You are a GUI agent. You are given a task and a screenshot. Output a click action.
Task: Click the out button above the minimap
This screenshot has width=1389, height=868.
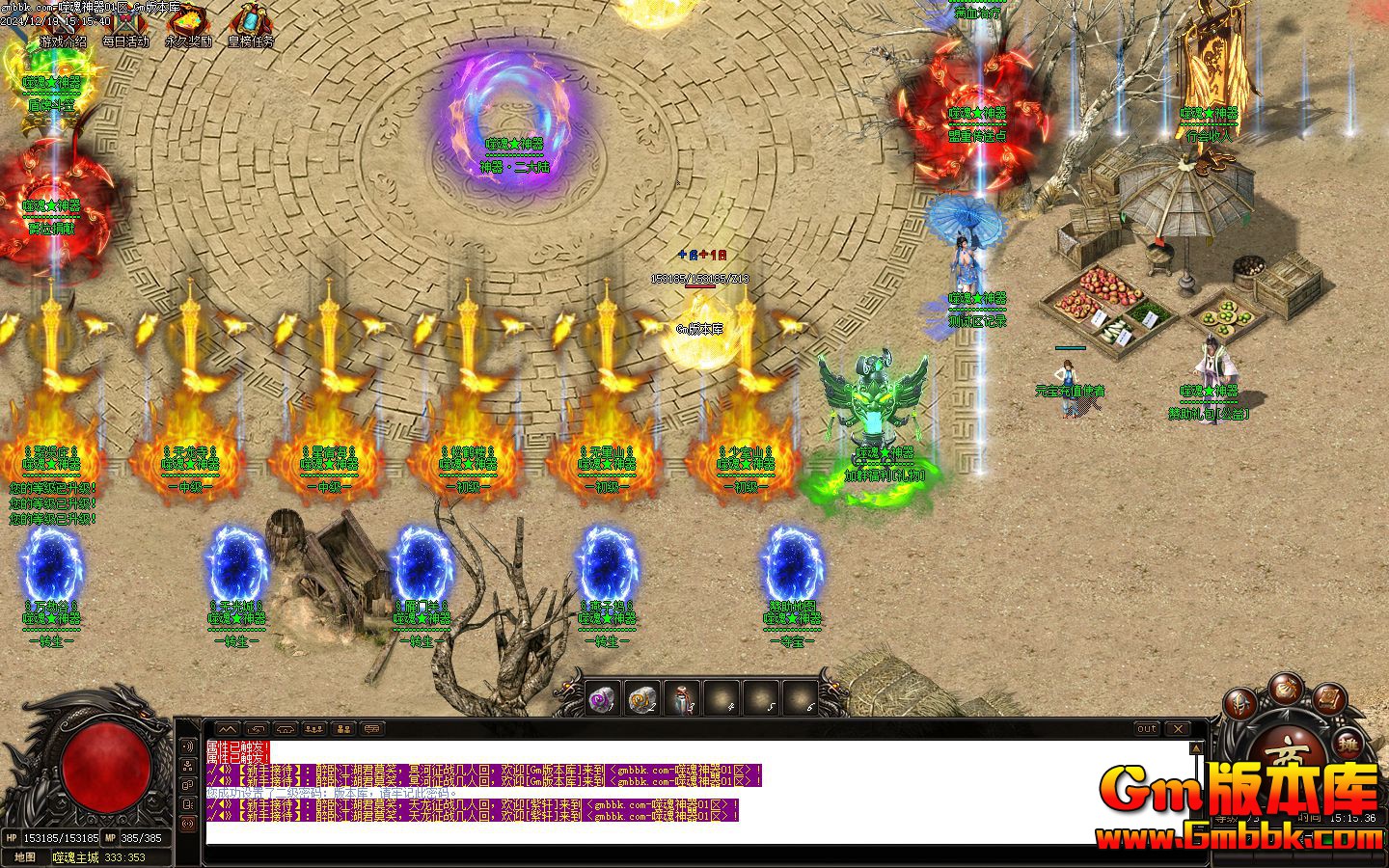coord(1147,728)
